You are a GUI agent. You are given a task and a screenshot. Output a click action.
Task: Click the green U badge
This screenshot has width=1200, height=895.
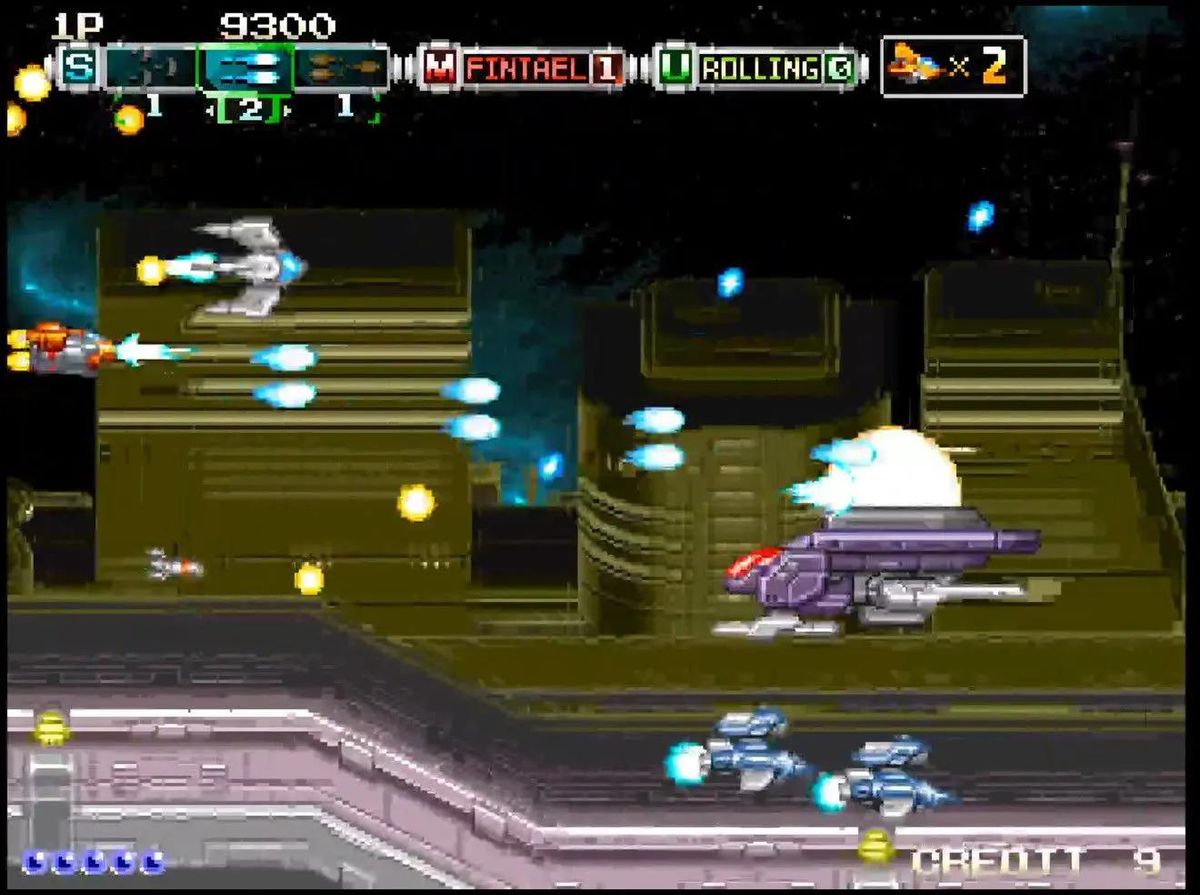pyautogui.click(x=677, y=68)
